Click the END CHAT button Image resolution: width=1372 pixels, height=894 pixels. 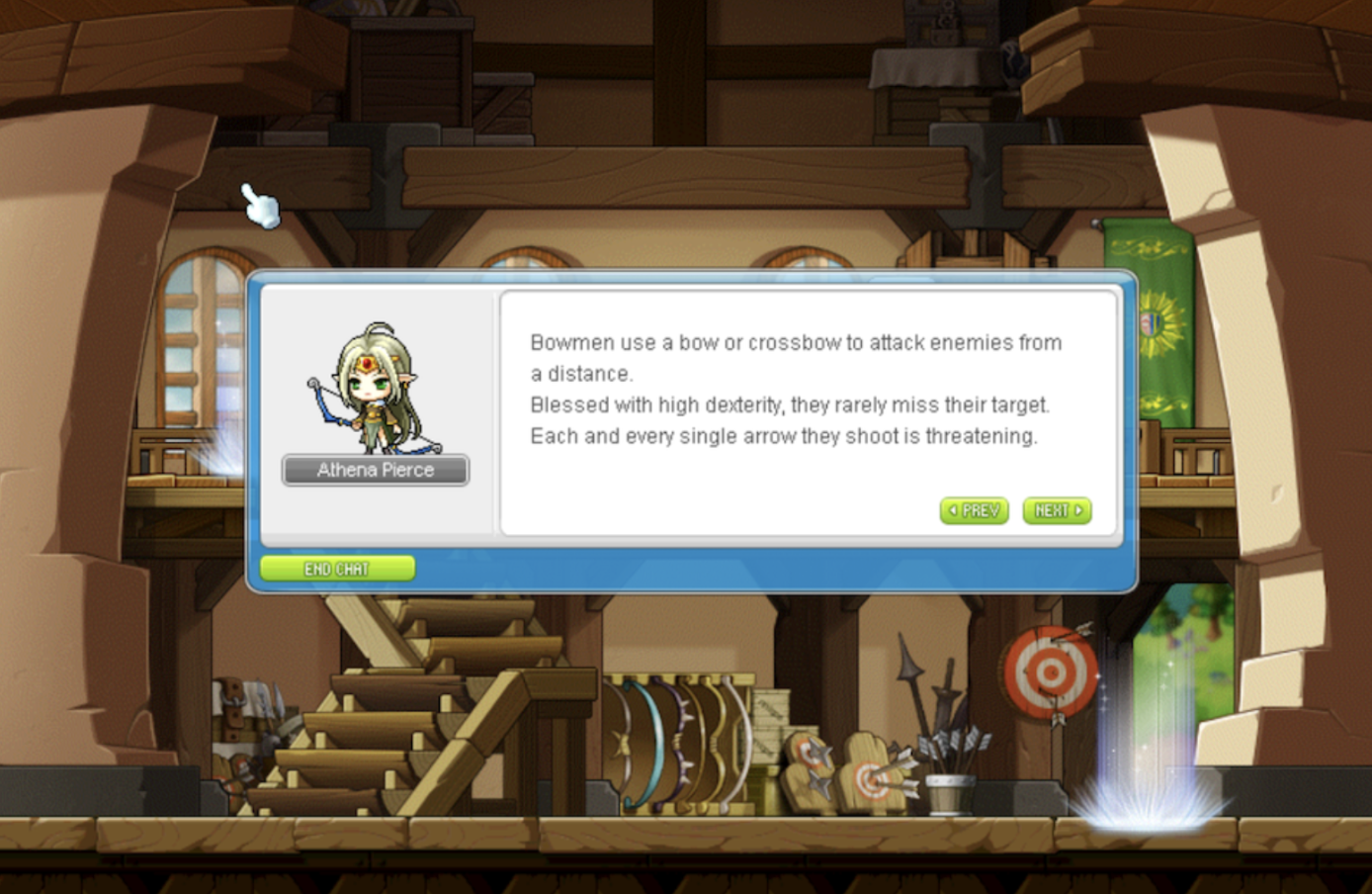point(337,568)
